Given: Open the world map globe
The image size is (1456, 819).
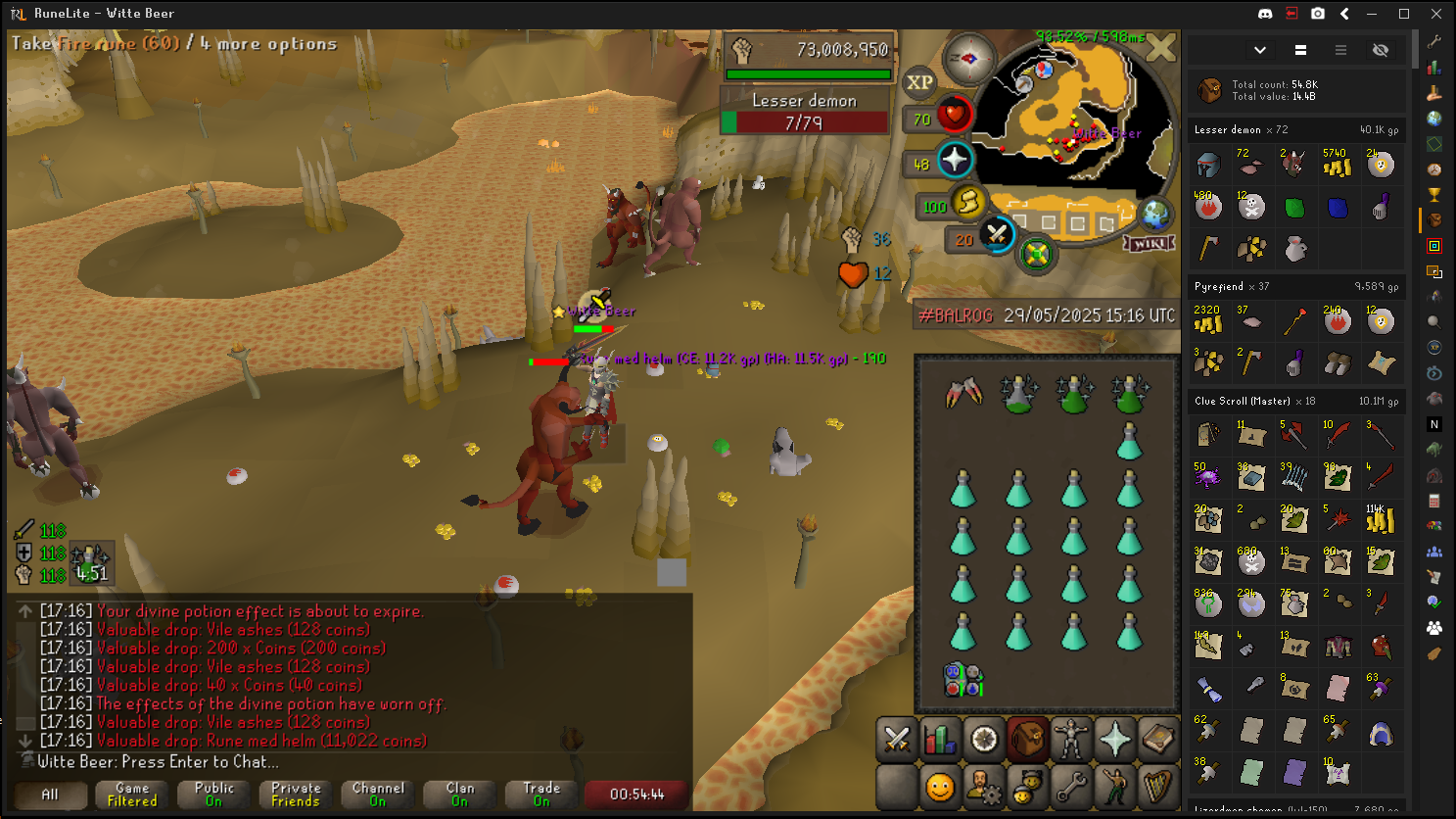Looking at the screenshot, I should (1156, 214).
